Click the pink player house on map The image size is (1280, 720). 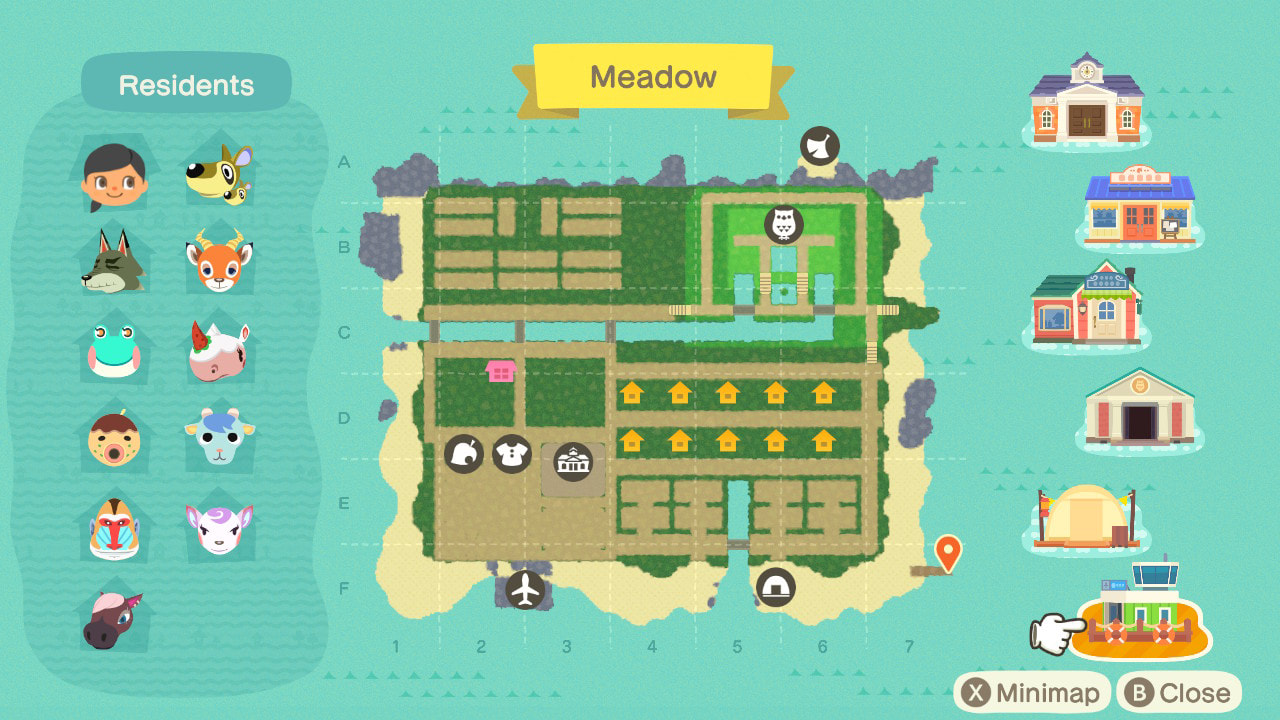pyautogui.click(x=500, y=371)
